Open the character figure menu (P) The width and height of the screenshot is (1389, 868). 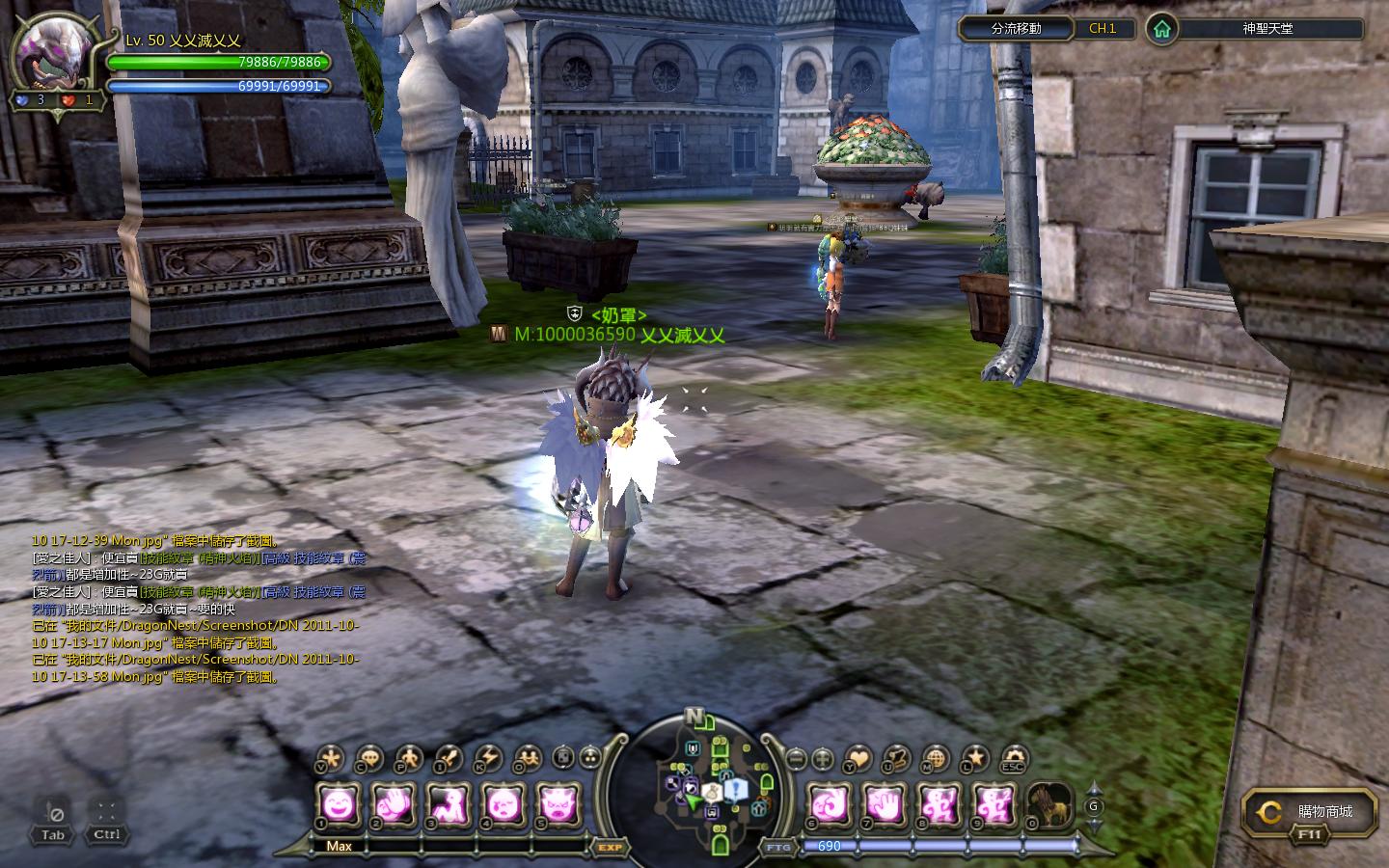[408, 758]
